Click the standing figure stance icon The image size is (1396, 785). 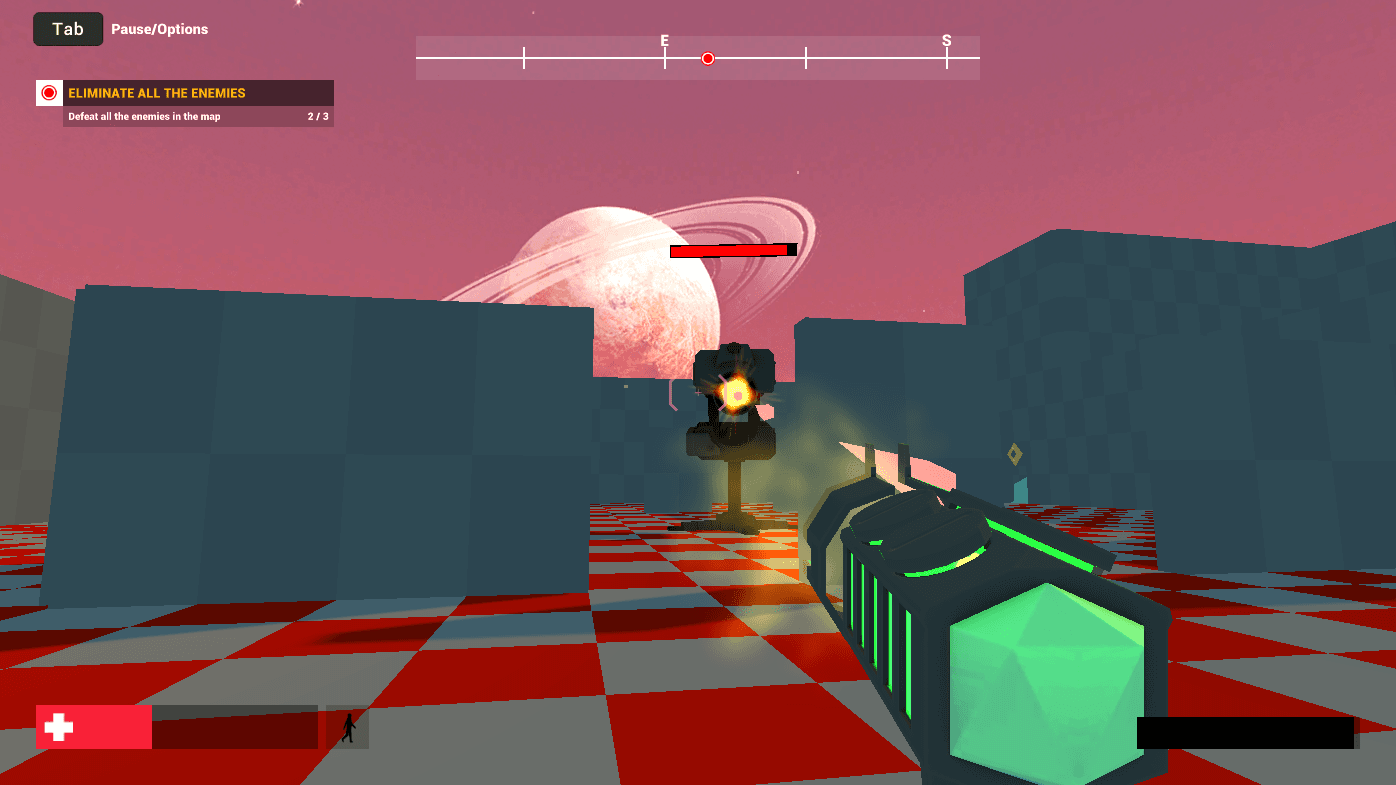(348, 728)
